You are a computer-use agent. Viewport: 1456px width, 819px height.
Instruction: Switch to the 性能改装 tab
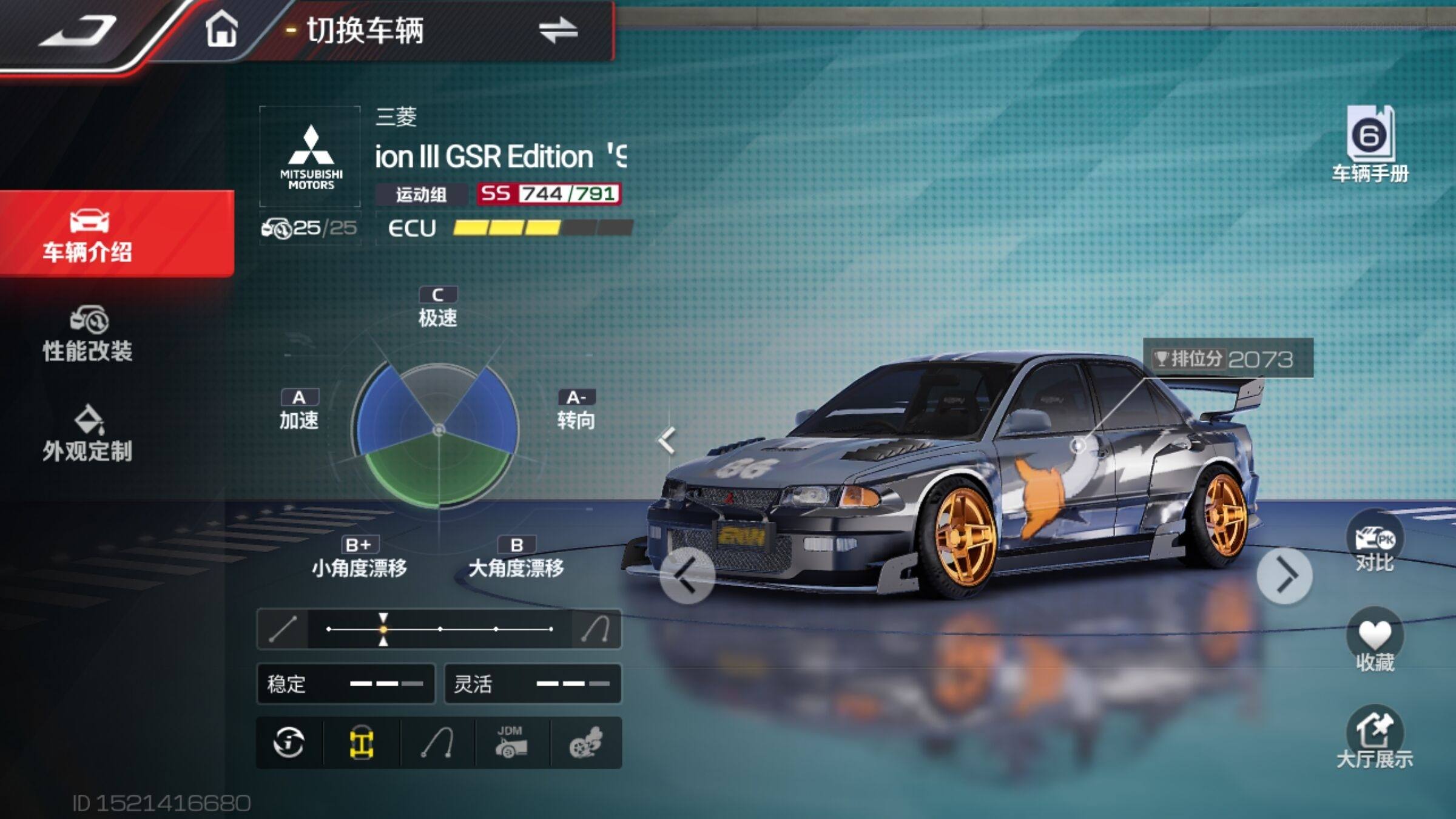(88, 335)
